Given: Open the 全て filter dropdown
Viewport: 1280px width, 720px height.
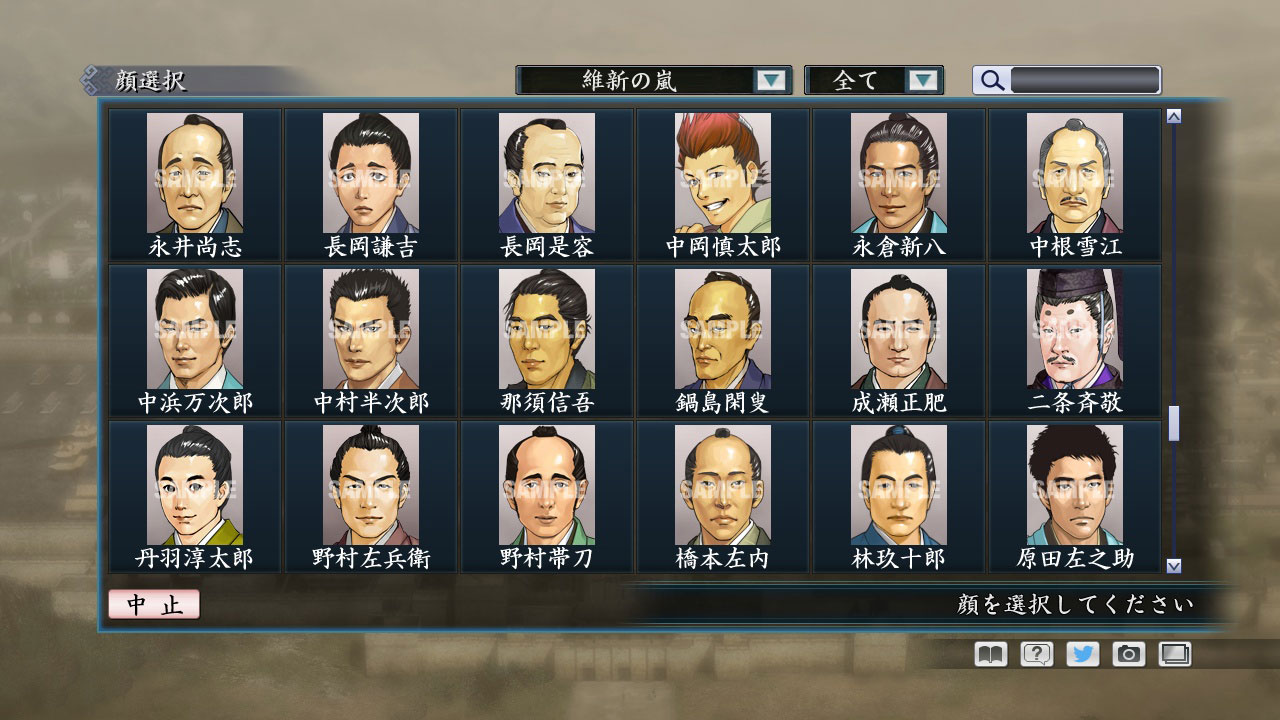Looking at the screenshot, I should (x=862, y=80).
